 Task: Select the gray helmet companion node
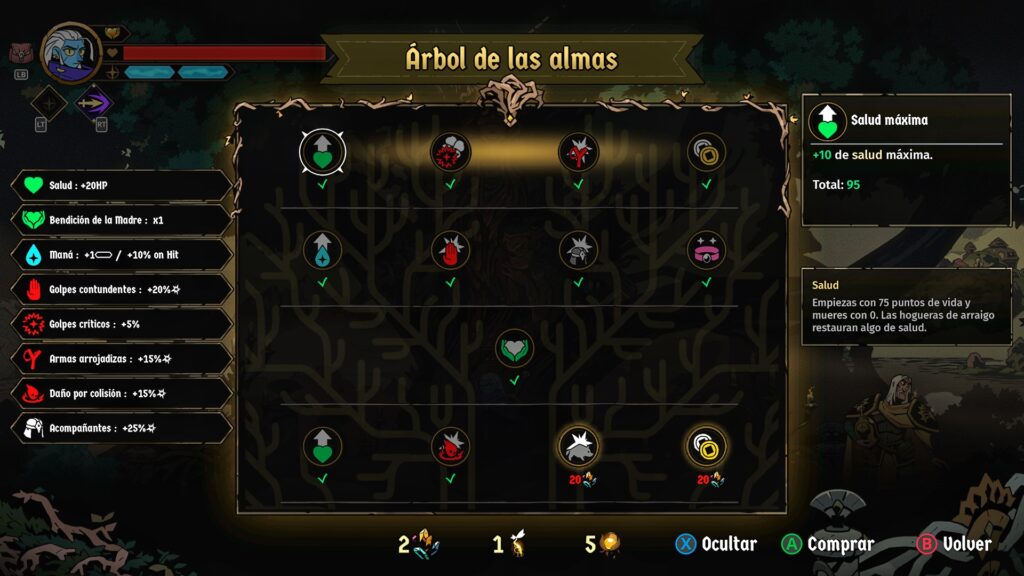click(x=578, y=250)
